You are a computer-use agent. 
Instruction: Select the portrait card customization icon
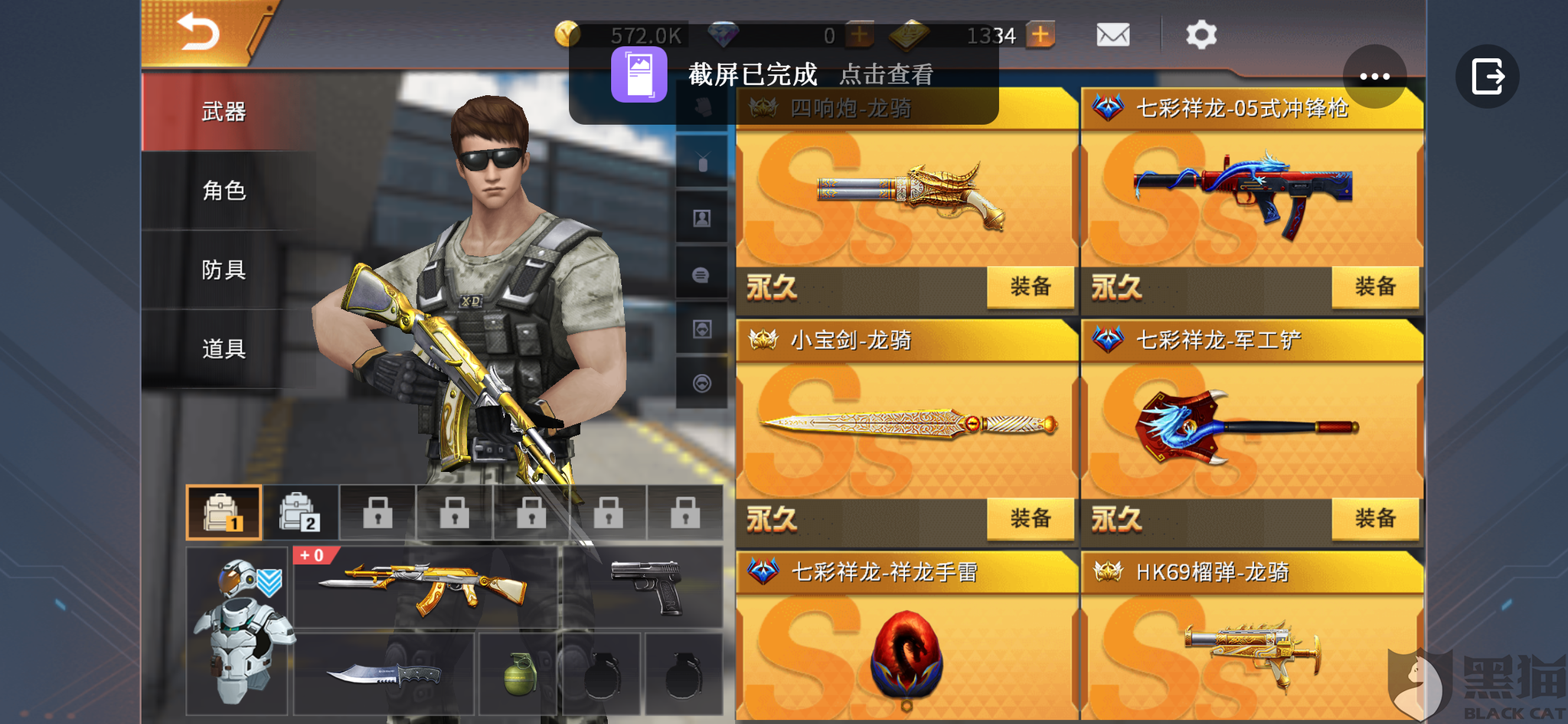point(701,218)
